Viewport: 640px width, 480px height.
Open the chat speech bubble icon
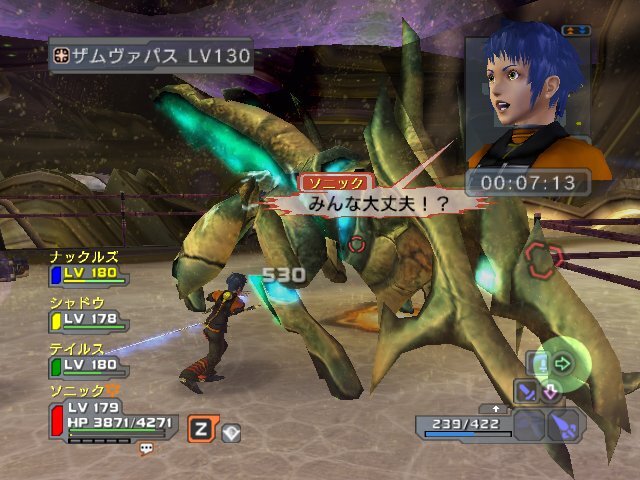[x=147, y=449]
